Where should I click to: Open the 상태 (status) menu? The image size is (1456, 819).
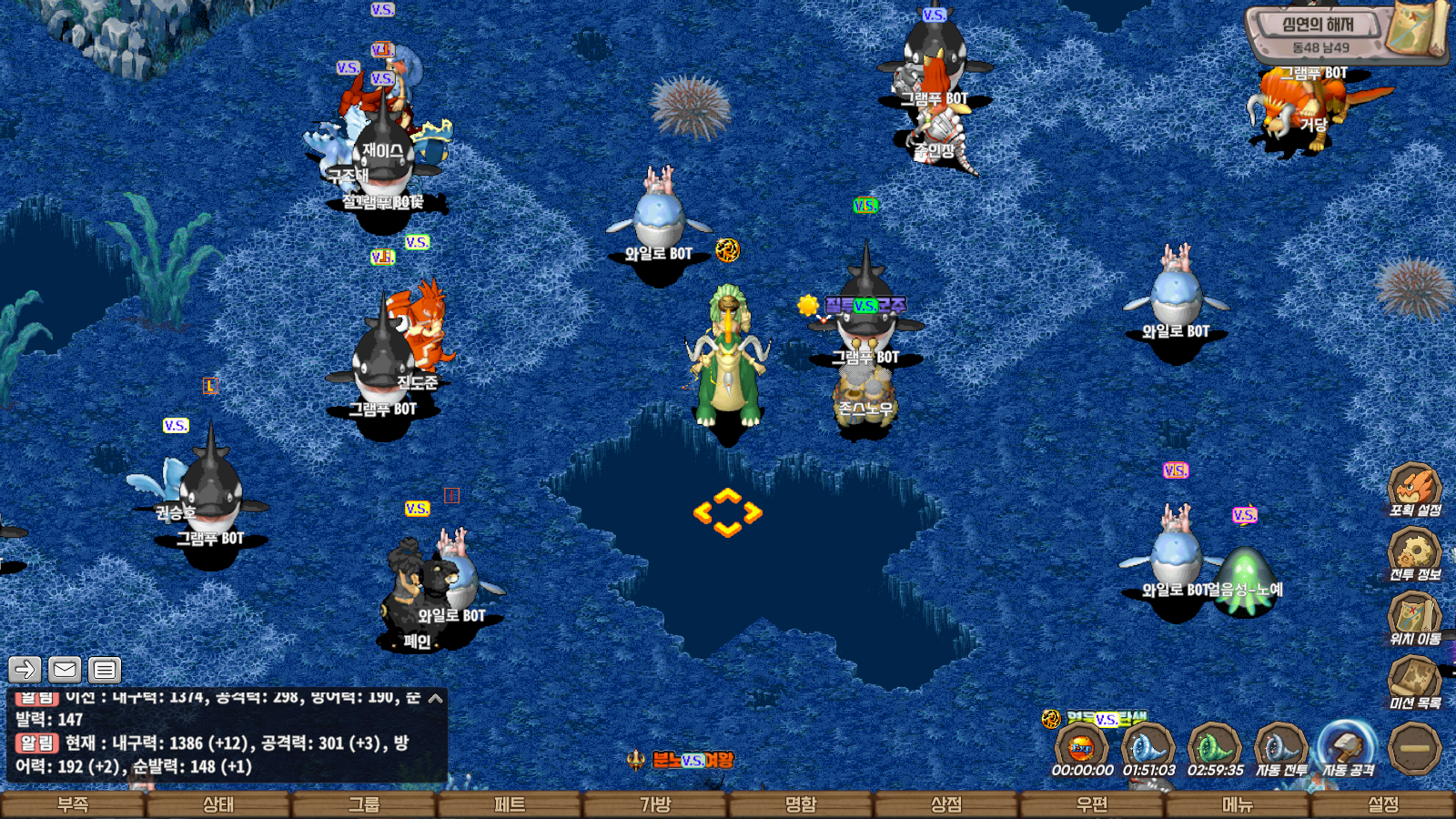pyautogui.click(x=218, y=804)
